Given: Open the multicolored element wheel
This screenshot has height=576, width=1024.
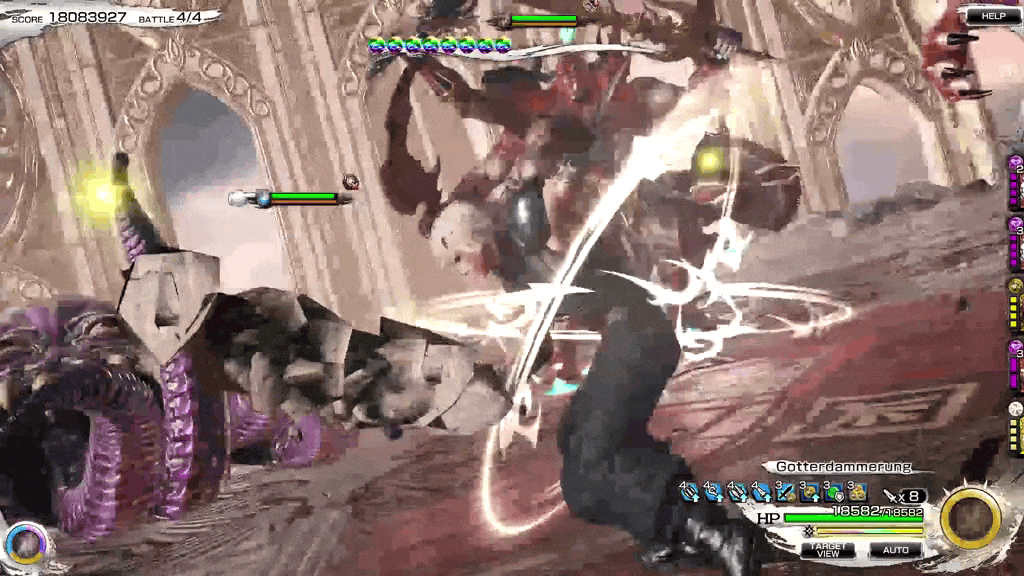Looking at the screenshot, I should pyautogui.click(x=27, y=543).
